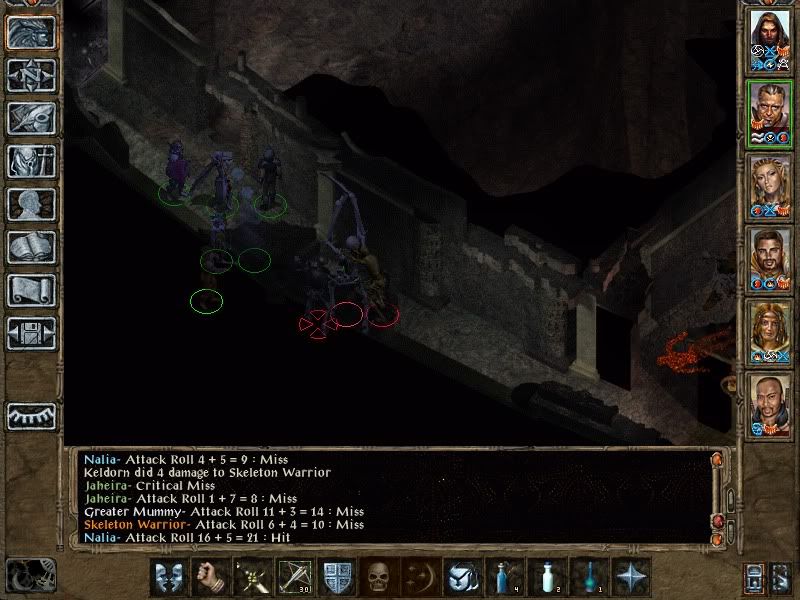Open the four-pointed star special abilities
Viewport: 800px width, 600px height.
pyautogui.click(x=631, y=577)
